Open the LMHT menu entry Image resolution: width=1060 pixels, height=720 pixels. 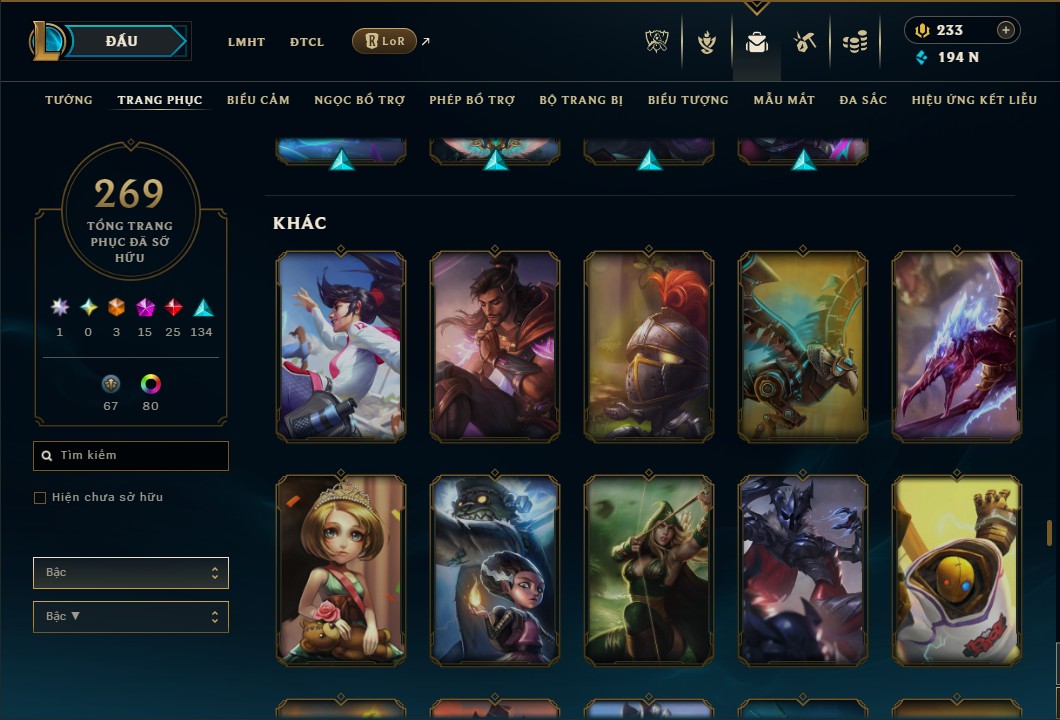click(246, 42)
